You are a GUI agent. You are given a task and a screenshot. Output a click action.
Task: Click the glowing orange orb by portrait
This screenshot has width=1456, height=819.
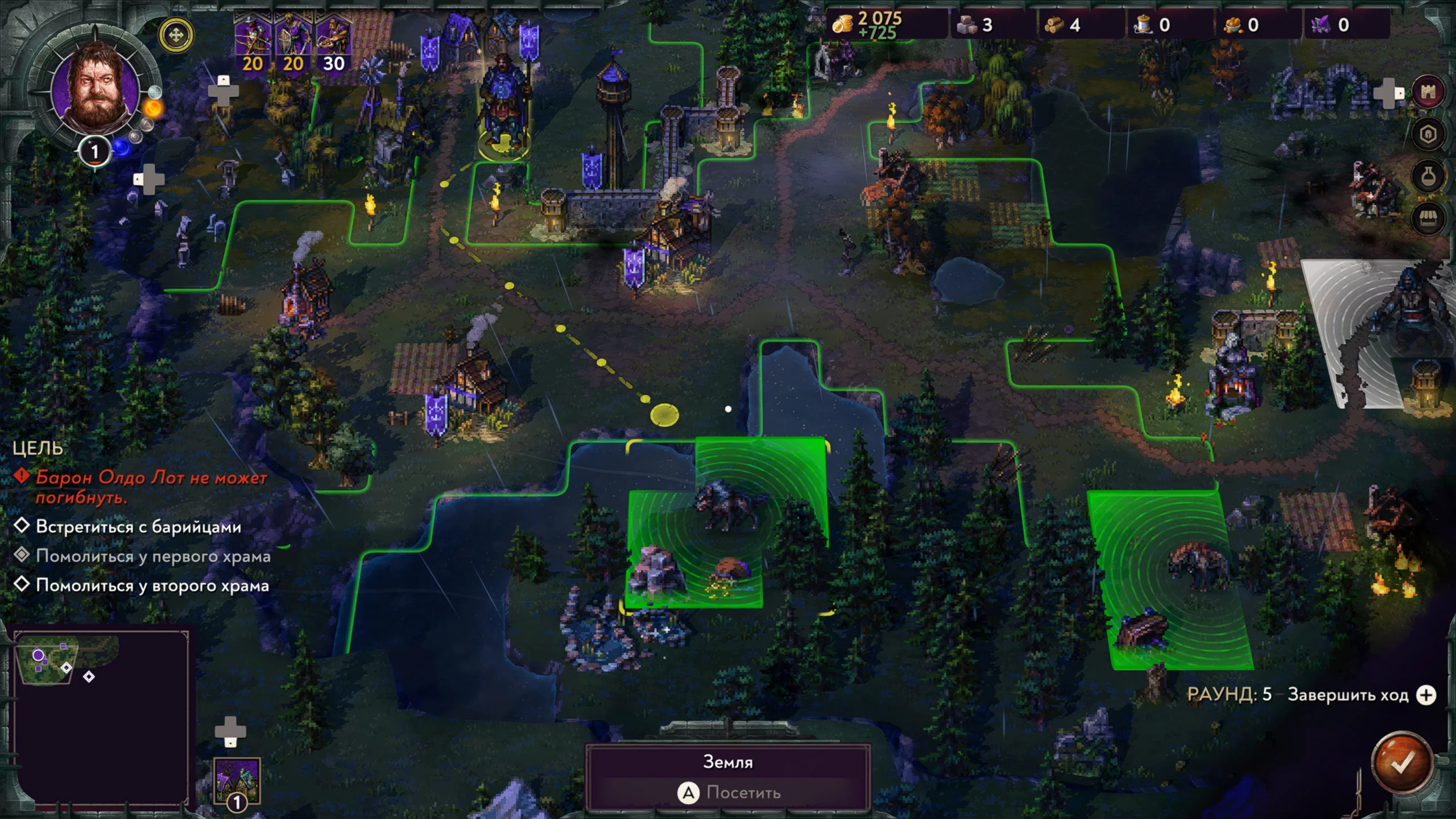coord(154,108)
